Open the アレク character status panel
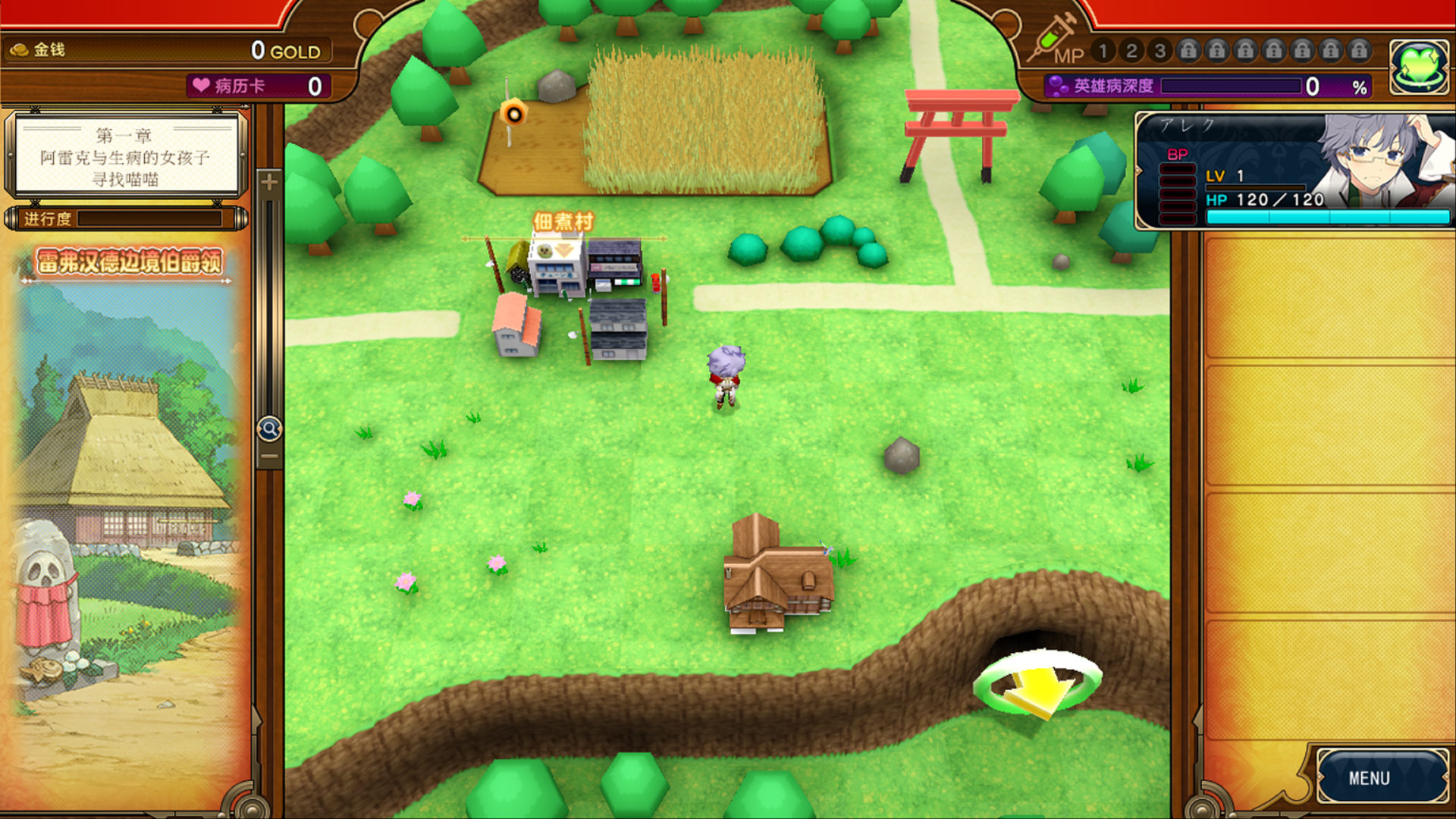This screenshot has height=819, width=1456. (x=1294, y=171)
